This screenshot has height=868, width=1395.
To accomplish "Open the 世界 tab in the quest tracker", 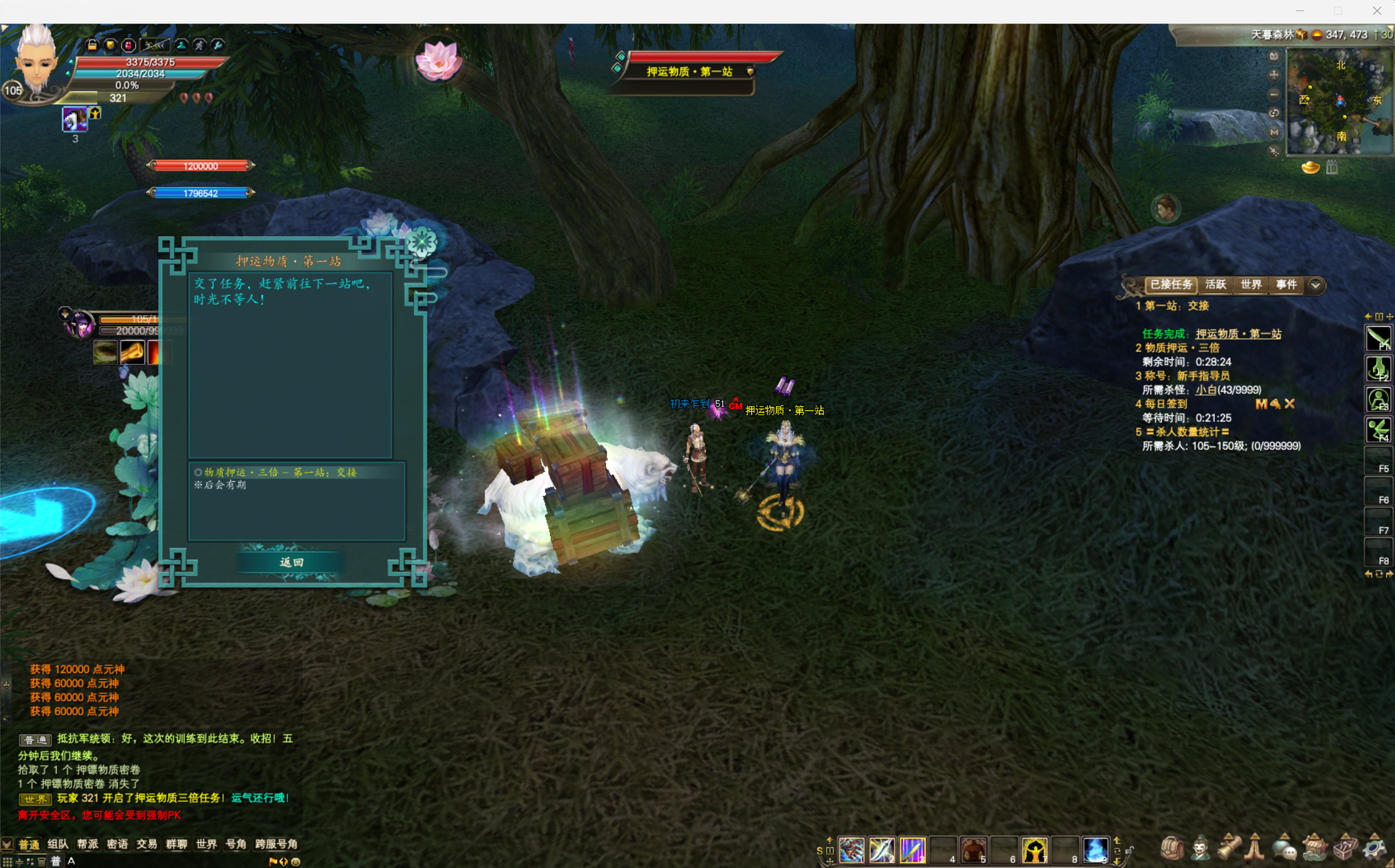I will (1251, 285).
